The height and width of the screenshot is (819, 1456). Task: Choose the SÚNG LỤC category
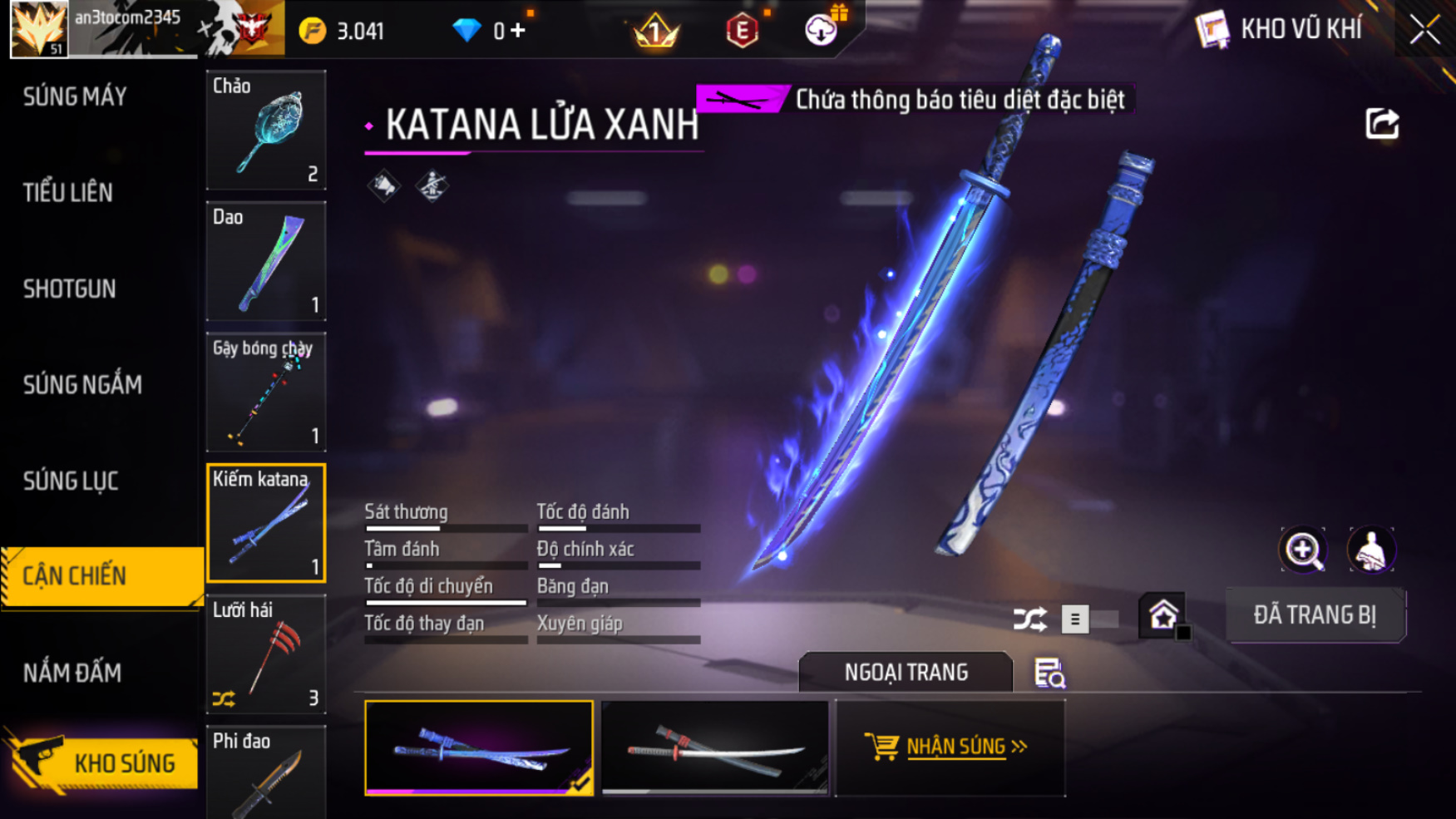click(x=71, y=481)
